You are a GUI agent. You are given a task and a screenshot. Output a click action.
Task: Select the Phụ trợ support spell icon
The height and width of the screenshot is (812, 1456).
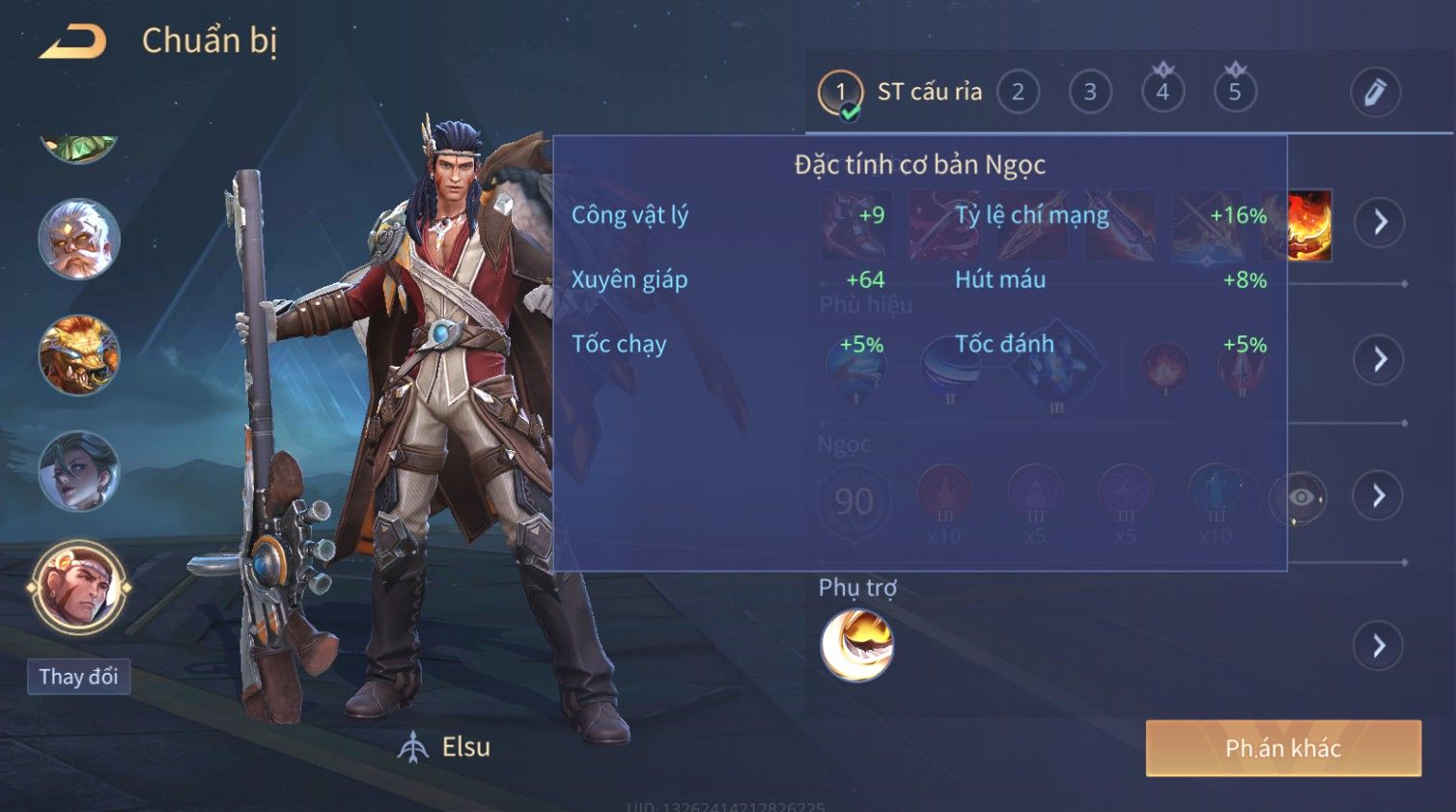856,645
